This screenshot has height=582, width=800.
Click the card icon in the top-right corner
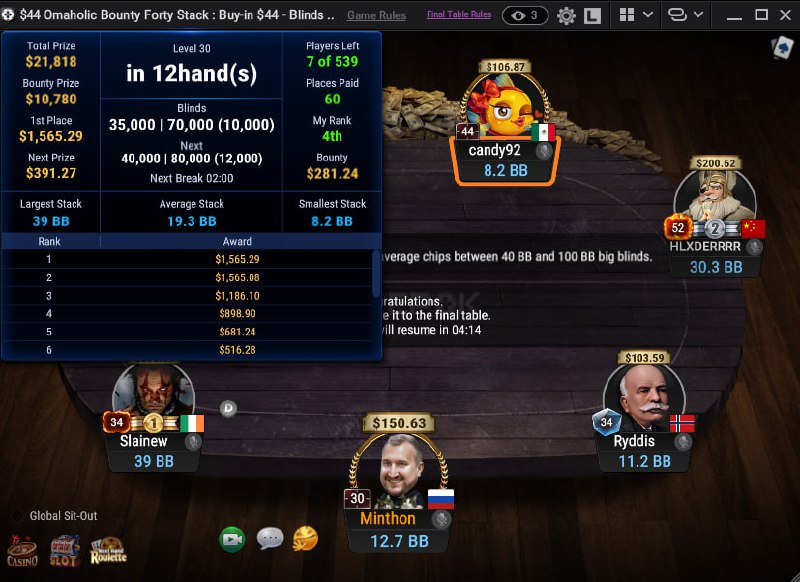(781, 48)
